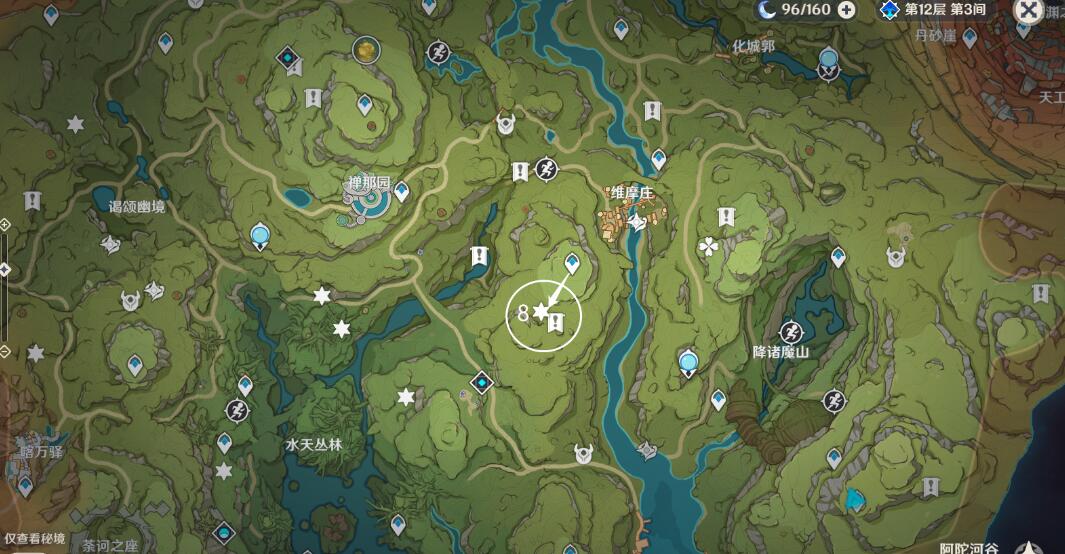This screenshot has height=554, width=1065.
Task: Select the cyan crystal marker near 阿陀河谷
Action: (853, 498)
